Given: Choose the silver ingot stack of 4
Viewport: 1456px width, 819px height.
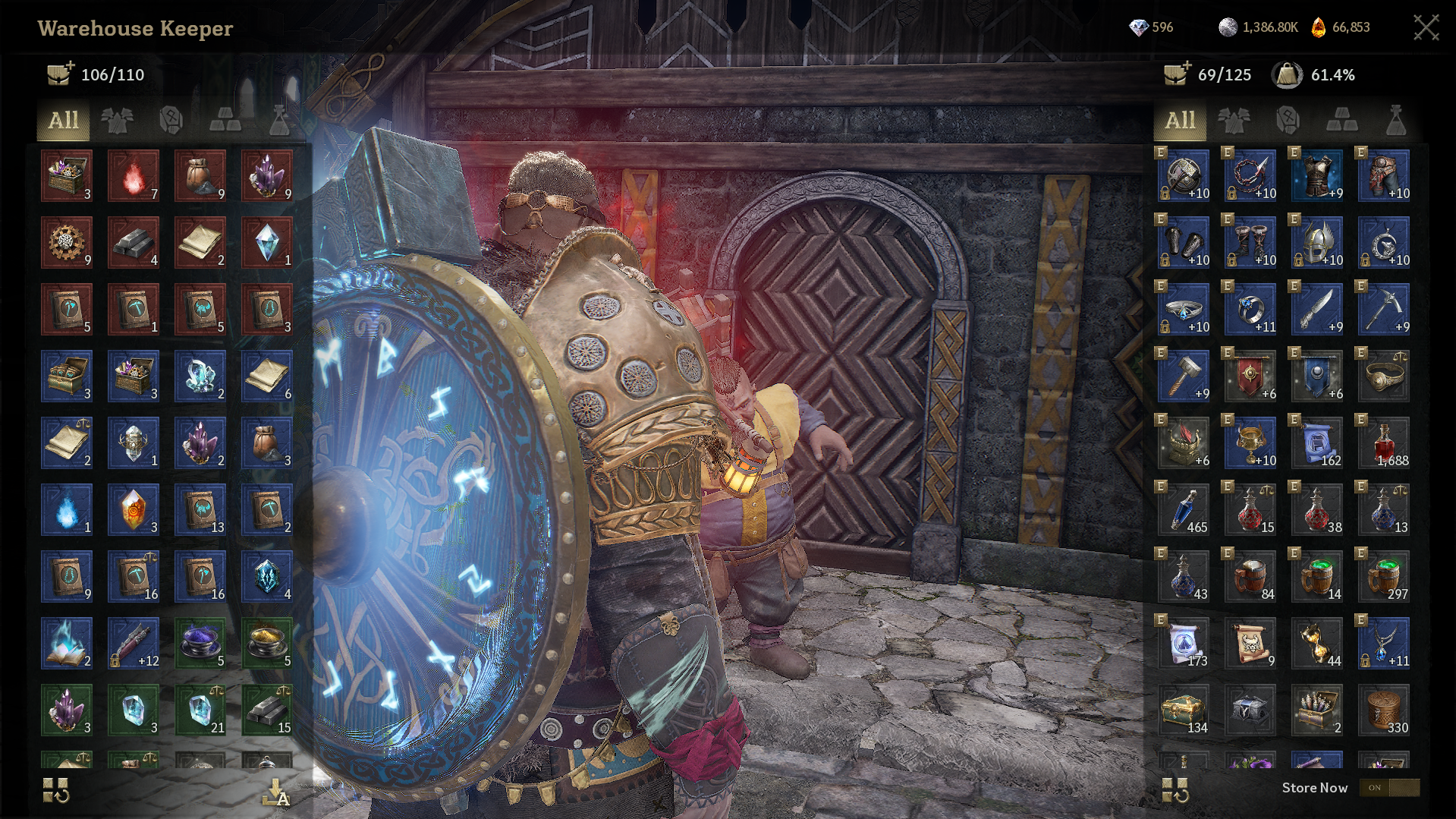Looking at the screenshot, I should coord(134,243).
